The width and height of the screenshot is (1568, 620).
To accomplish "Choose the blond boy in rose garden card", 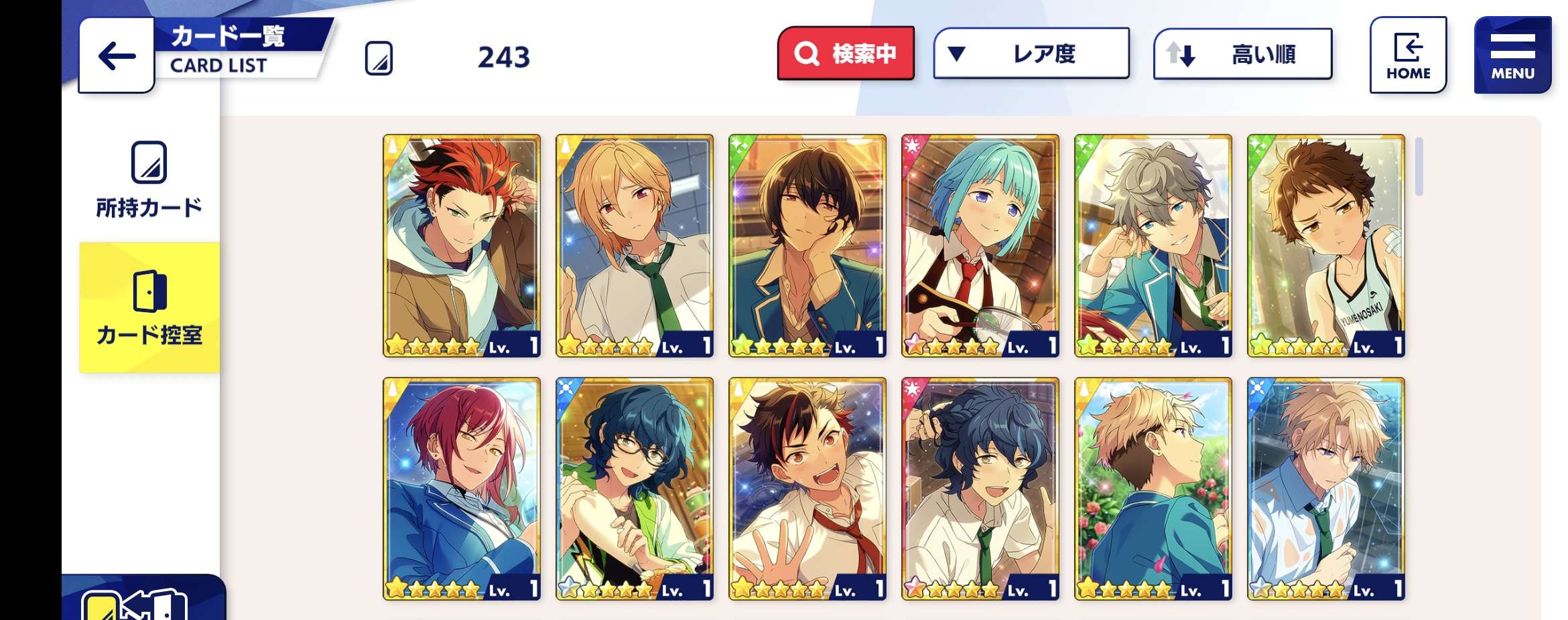I will coord(1153,489).
